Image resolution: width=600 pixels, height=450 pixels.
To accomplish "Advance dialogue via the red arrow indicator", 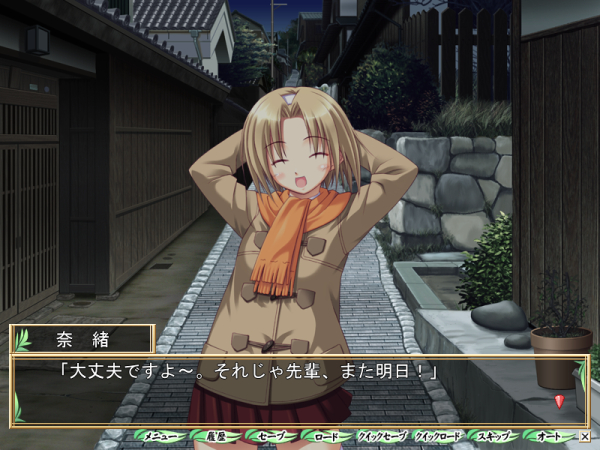I will (559, 402).
